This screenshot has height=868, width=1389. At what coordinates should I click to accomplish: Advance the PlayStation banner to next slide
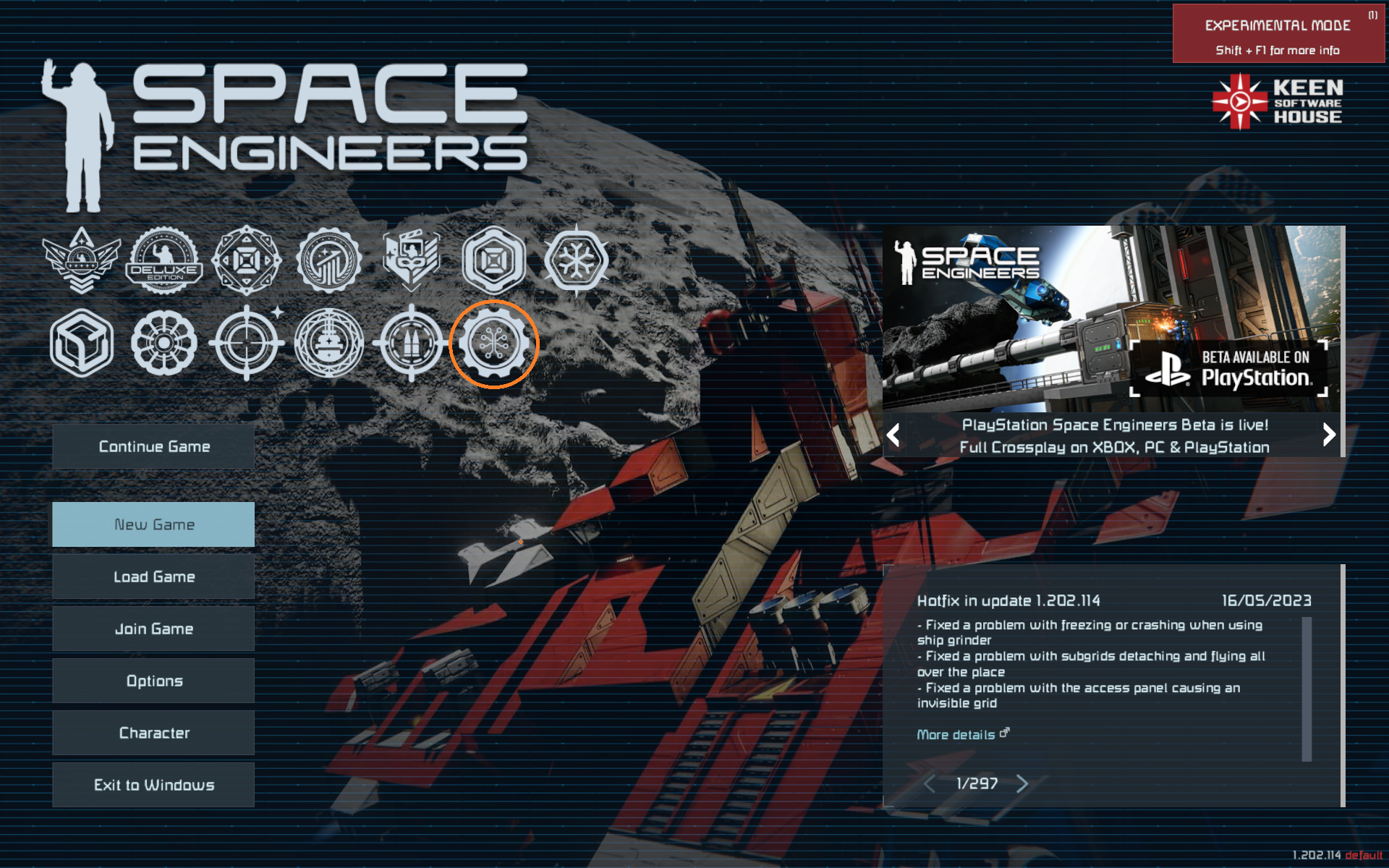(1329, 435)
